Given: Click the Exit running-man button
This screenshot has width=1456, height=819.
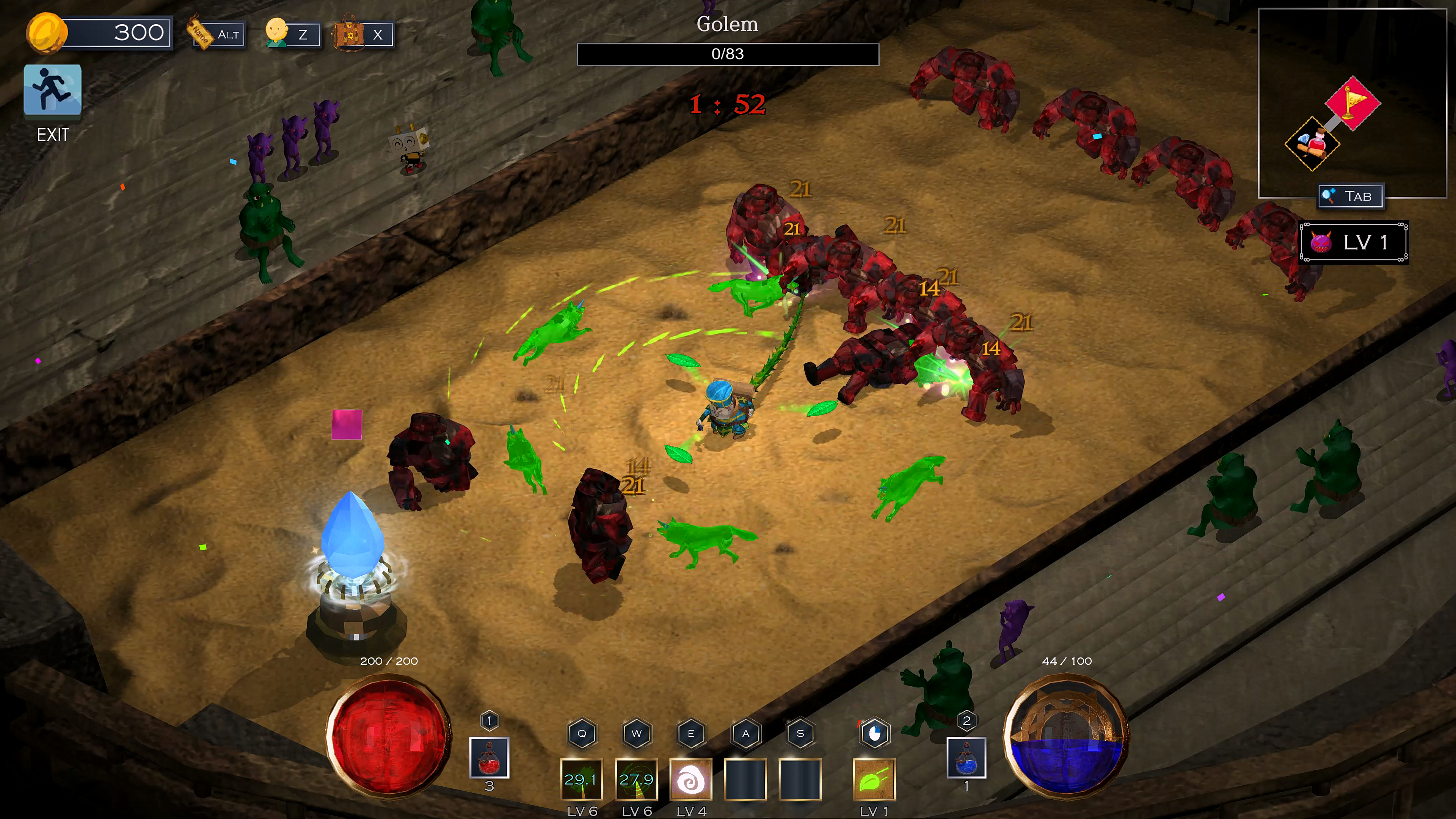Looking at the screenshot, I should 53,91.
